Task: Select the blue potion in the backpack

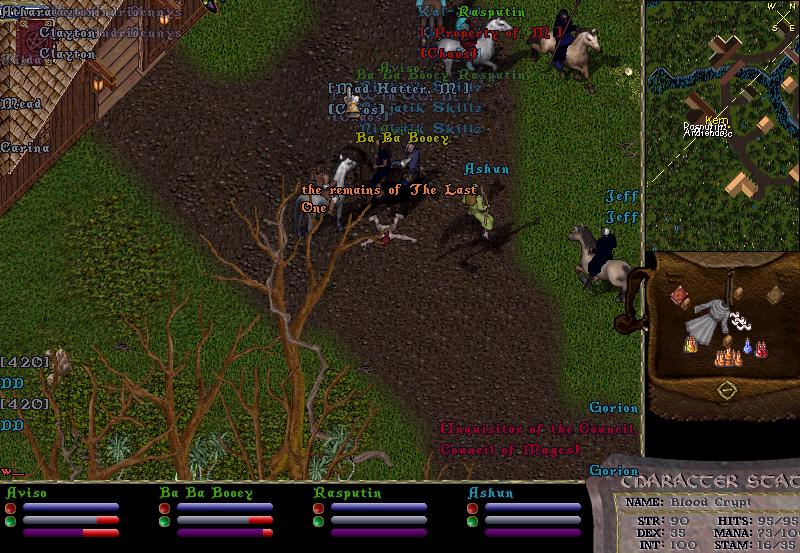Action: [x=747, y=349]
